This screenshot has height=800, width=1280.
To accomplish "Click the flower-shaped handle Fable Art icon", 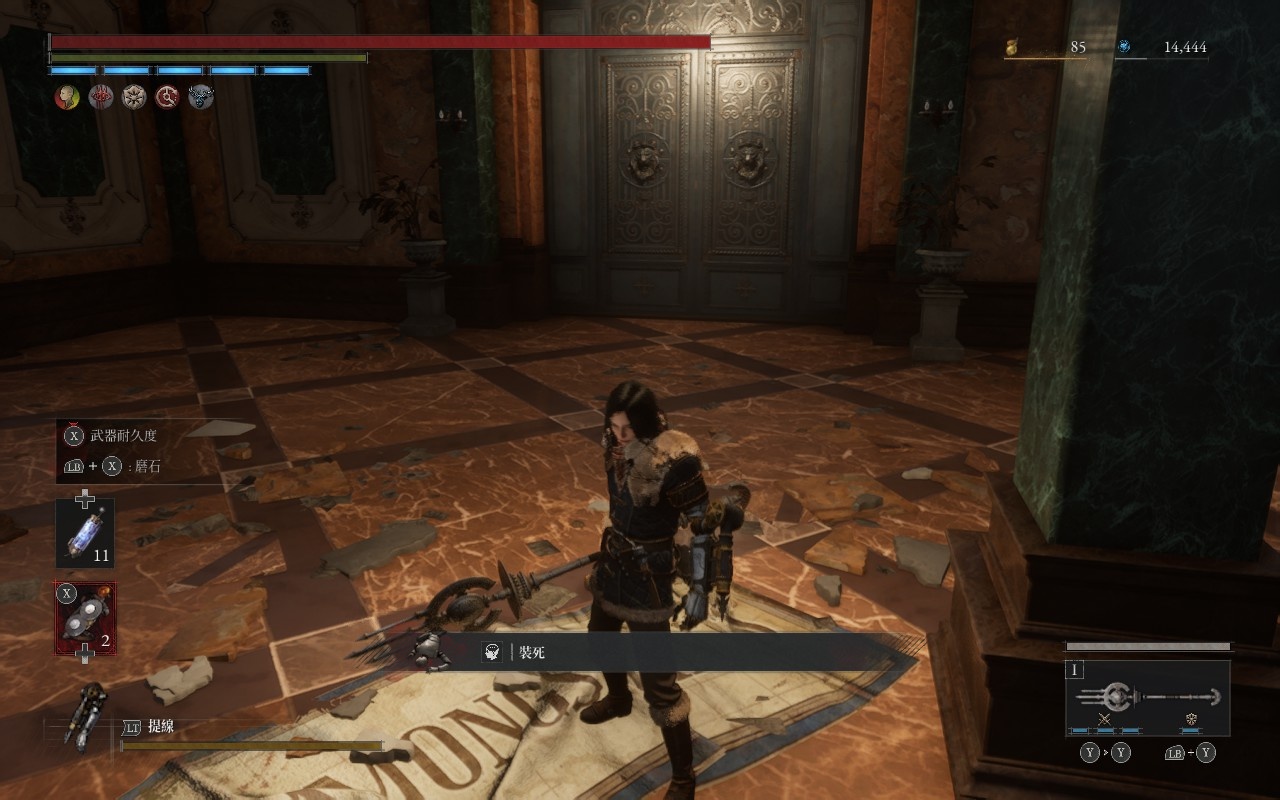I will [x=1191, y=719].
